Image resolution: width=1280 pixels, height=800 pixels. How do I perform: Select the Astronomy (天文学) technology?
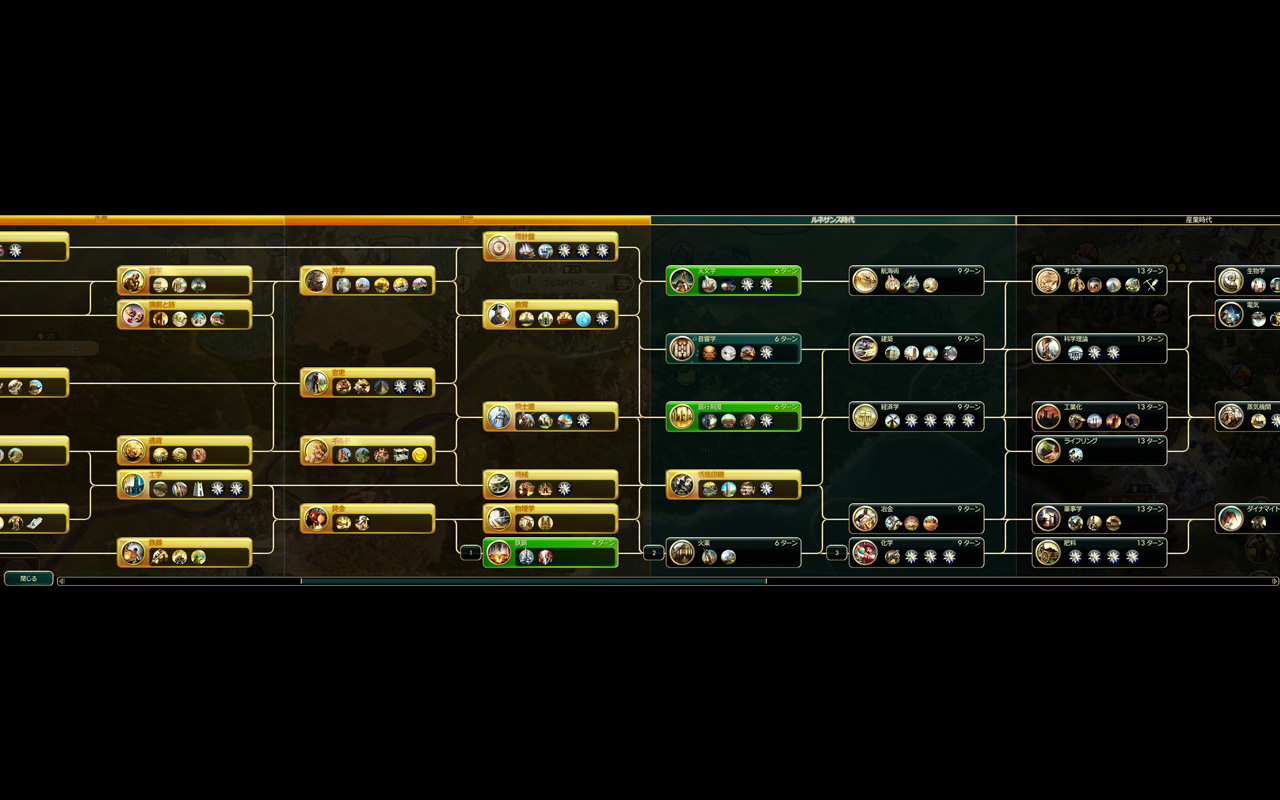pos(734,281)
